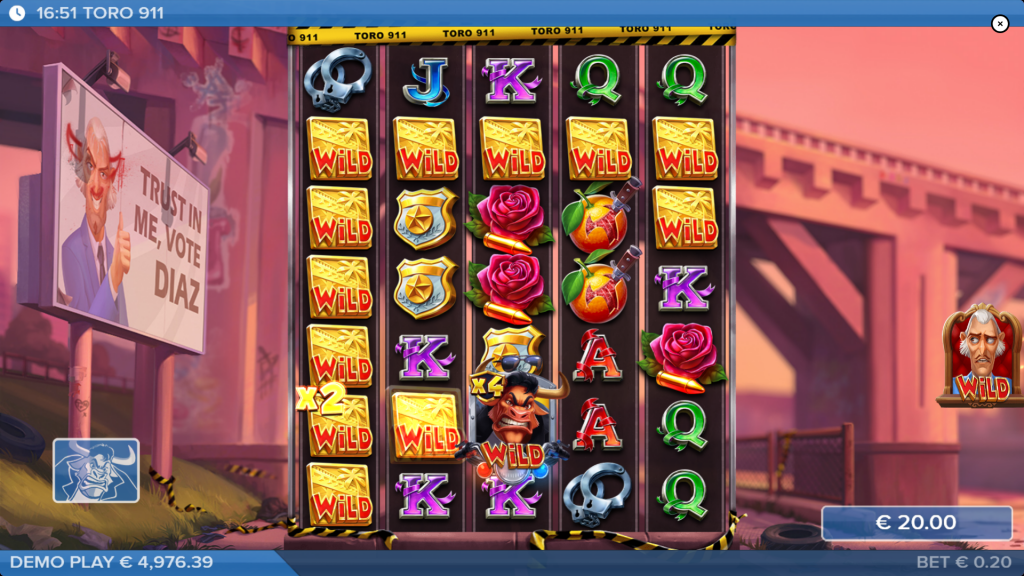Screen dimensions: 1024x576
Task: Close the game with the X button
Action: (999, 24)
